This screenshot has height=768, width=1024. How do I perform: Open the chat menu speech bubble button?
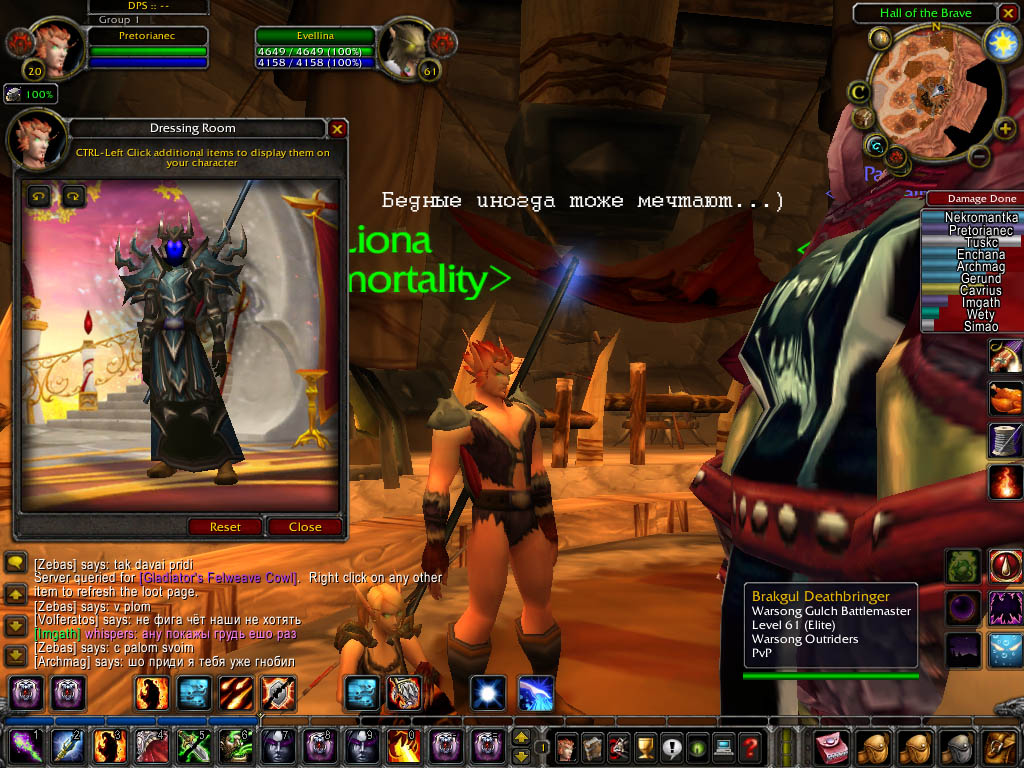(15, 562)
